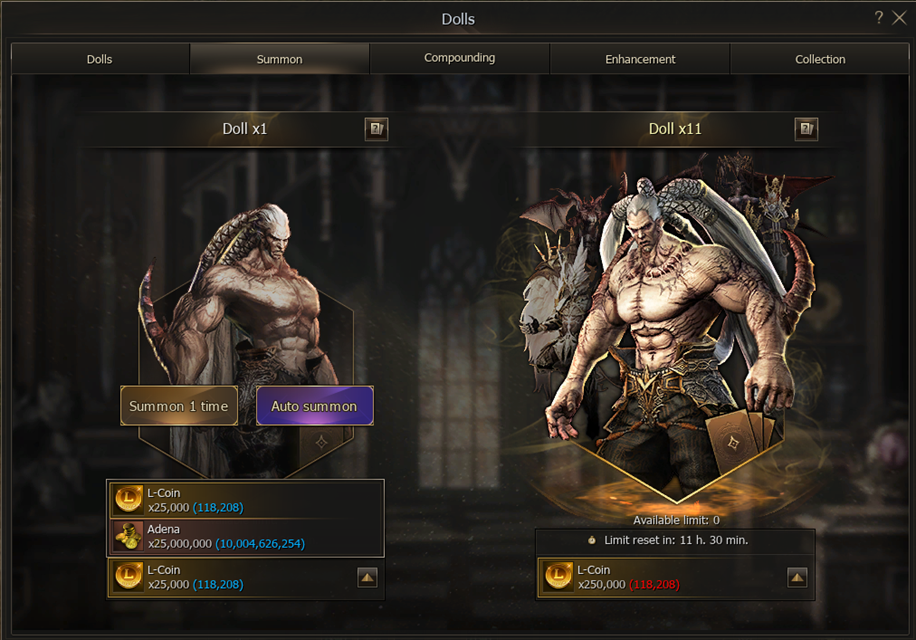
Task: Click the Summon 1 time button
Action: click(179, 406)
